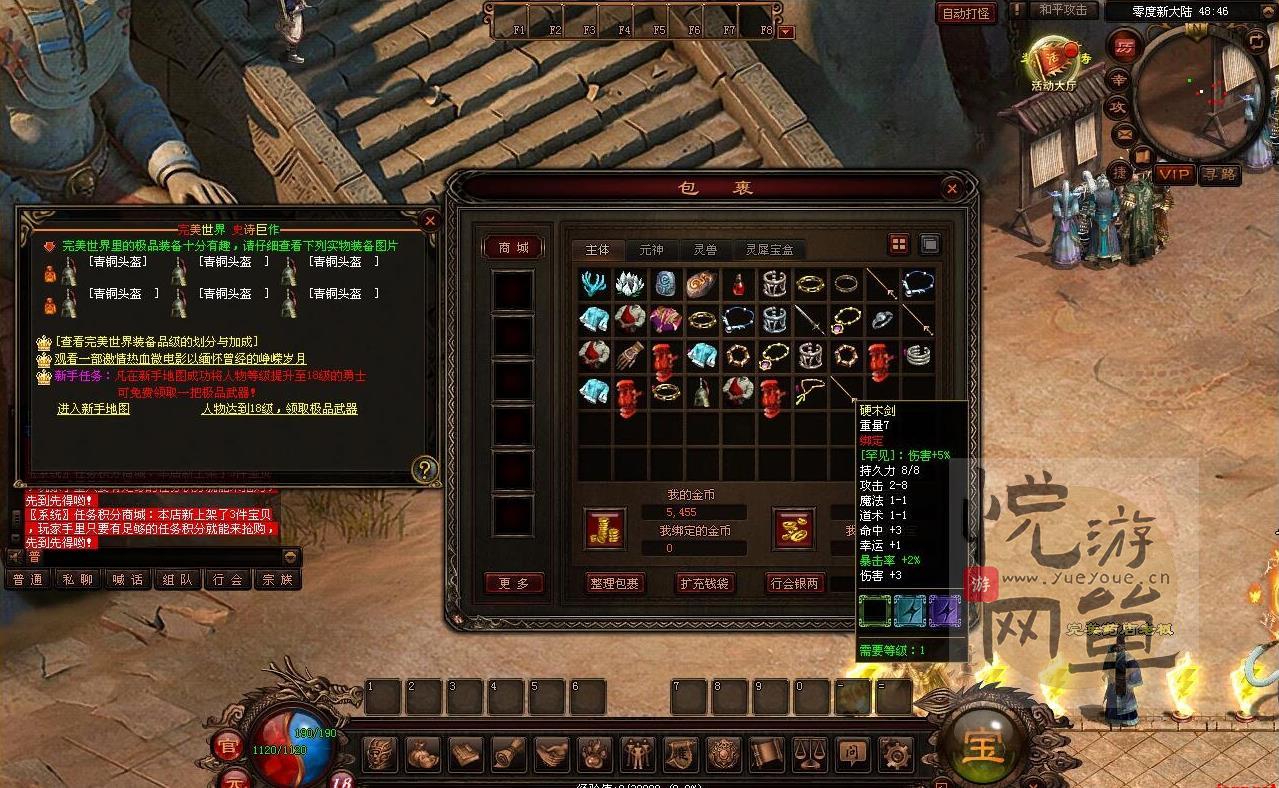Click the 人物达到18级,领取极品武器 link
The height and width of the screenshot is (788, 1279).
coord(279,409)
